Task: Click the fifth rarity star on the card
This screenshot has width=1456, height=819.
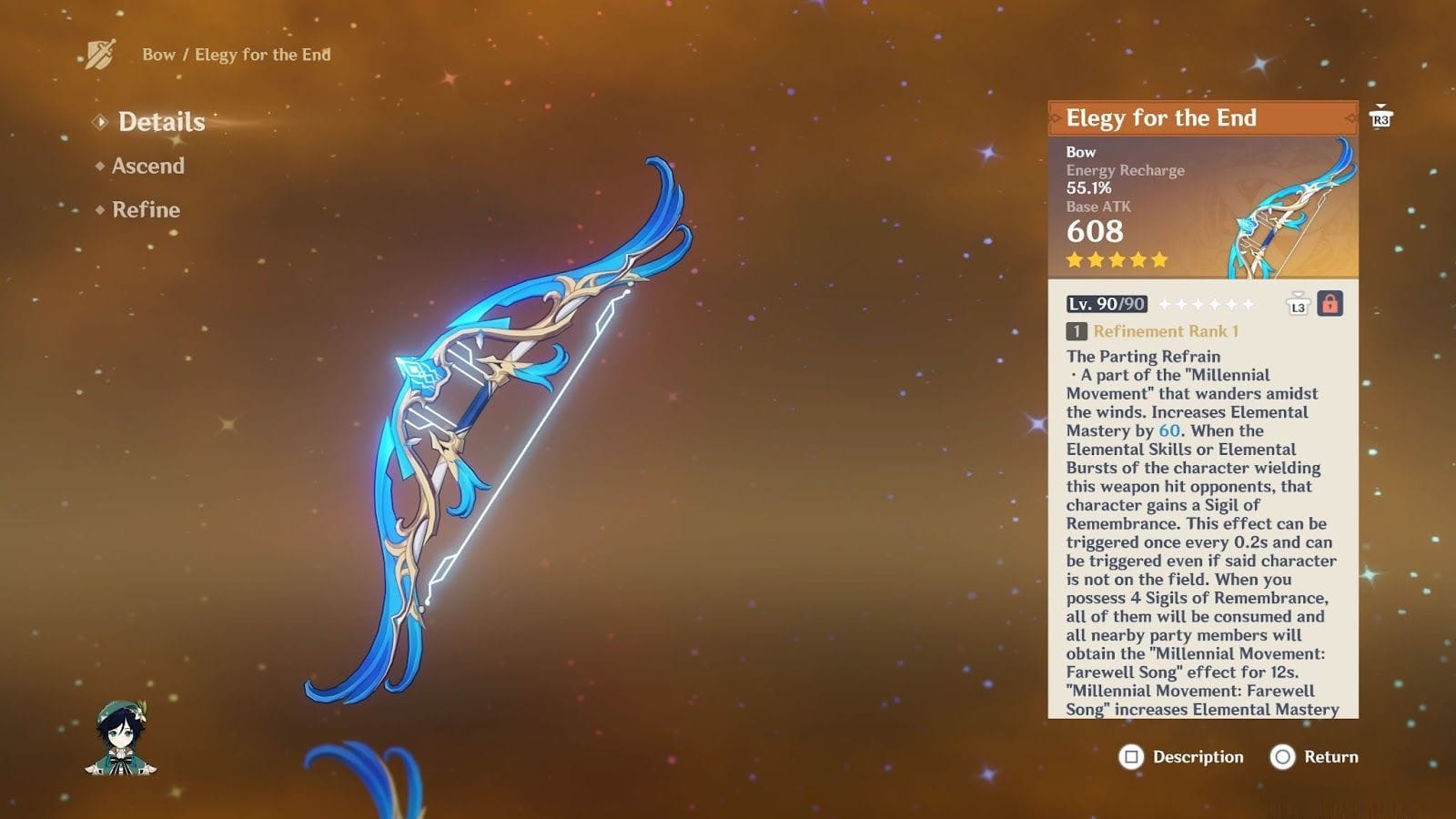Action: point(1158,261)
